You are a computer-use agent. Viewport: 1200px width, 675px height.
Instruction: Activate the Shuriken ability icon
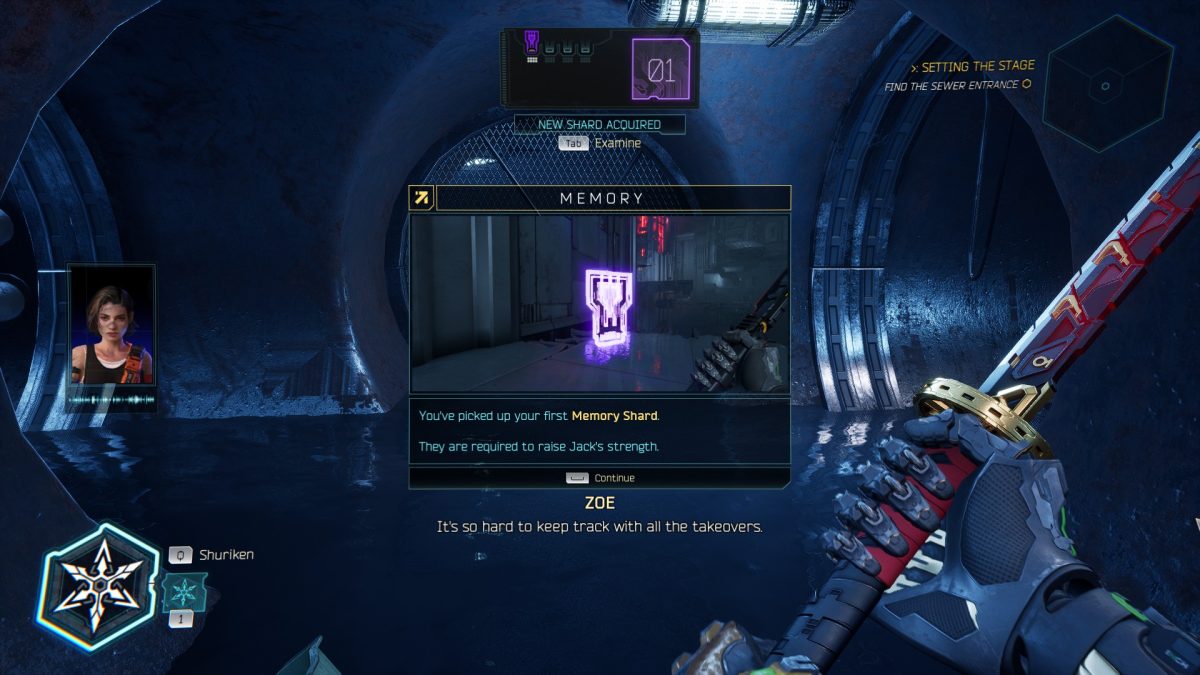pos(98,587)
